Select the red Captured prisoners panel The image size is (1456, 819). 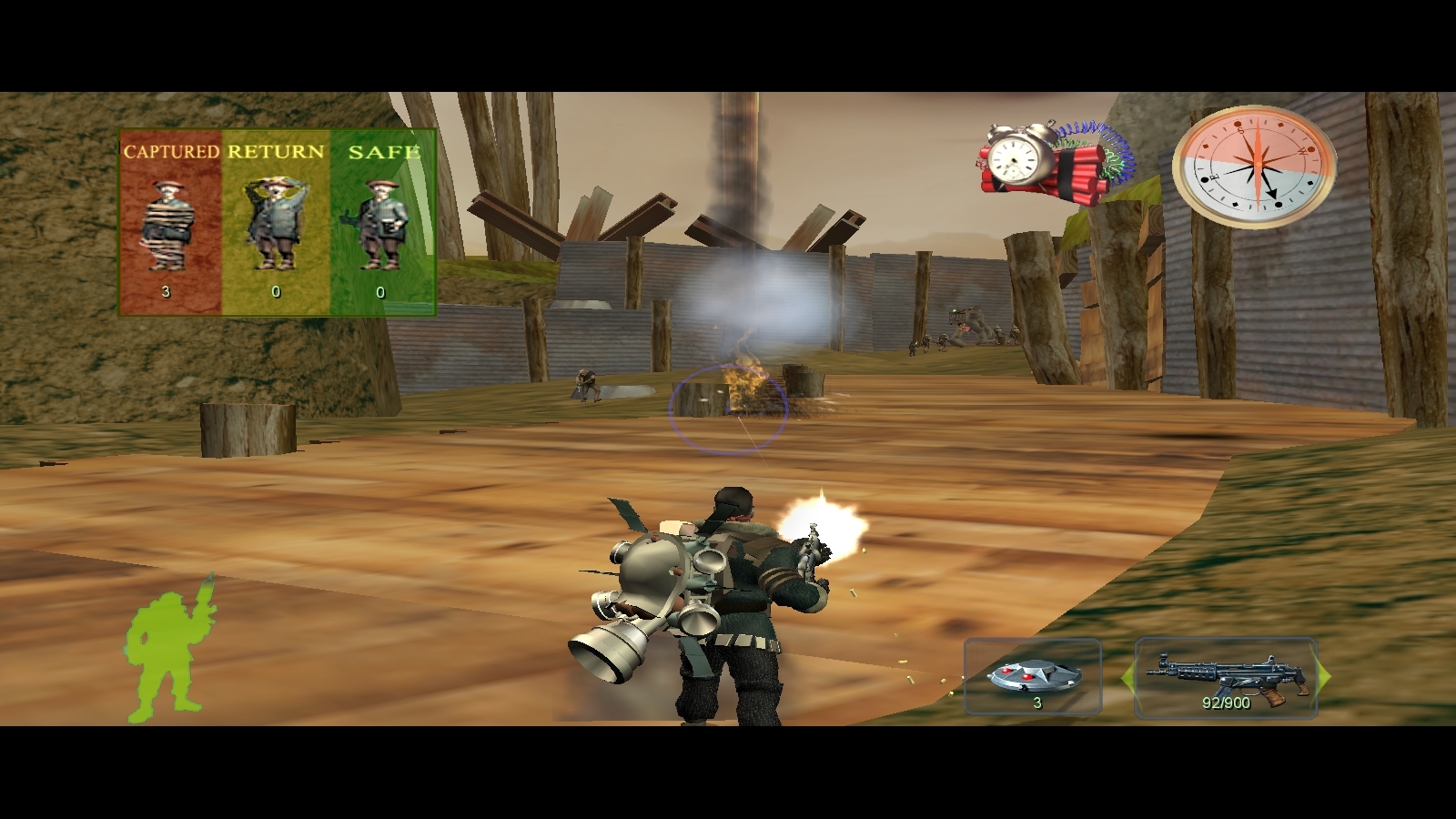pyautogui.click(x=170, y=223)
